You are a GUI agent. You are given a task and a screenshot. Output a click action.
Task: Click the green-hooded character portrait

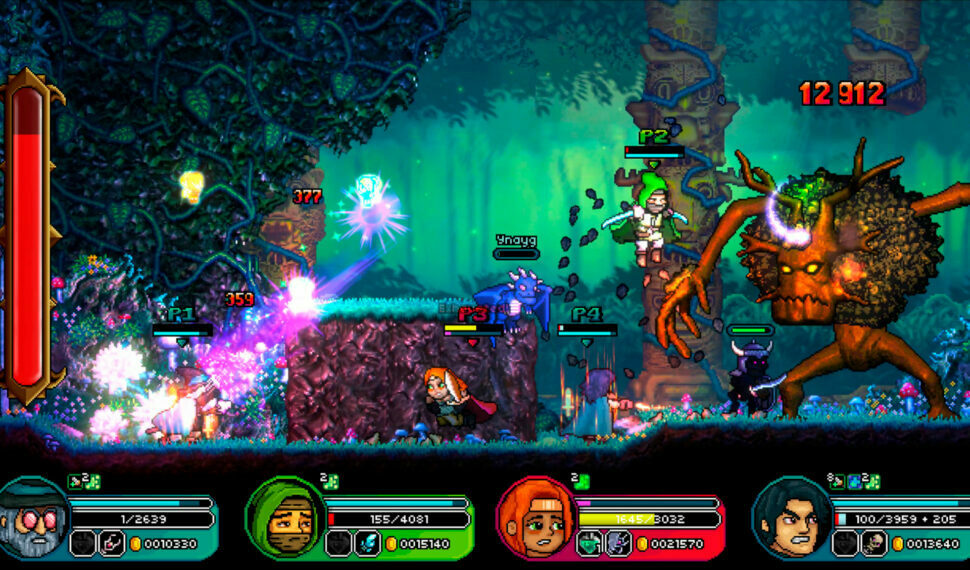point(285,517)
